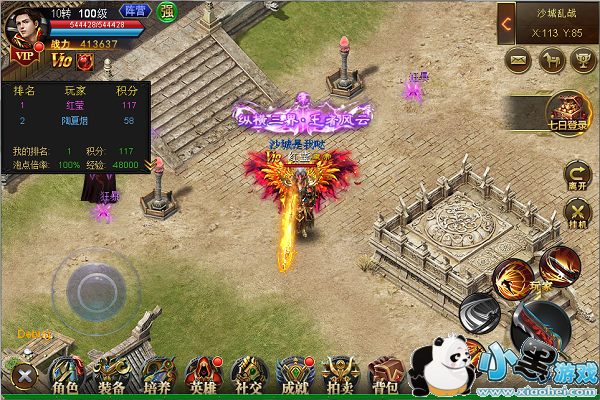600x400 pixels.
Task: Open the 七日登录 seven-day login reward
Action: [x=571, y=112]
